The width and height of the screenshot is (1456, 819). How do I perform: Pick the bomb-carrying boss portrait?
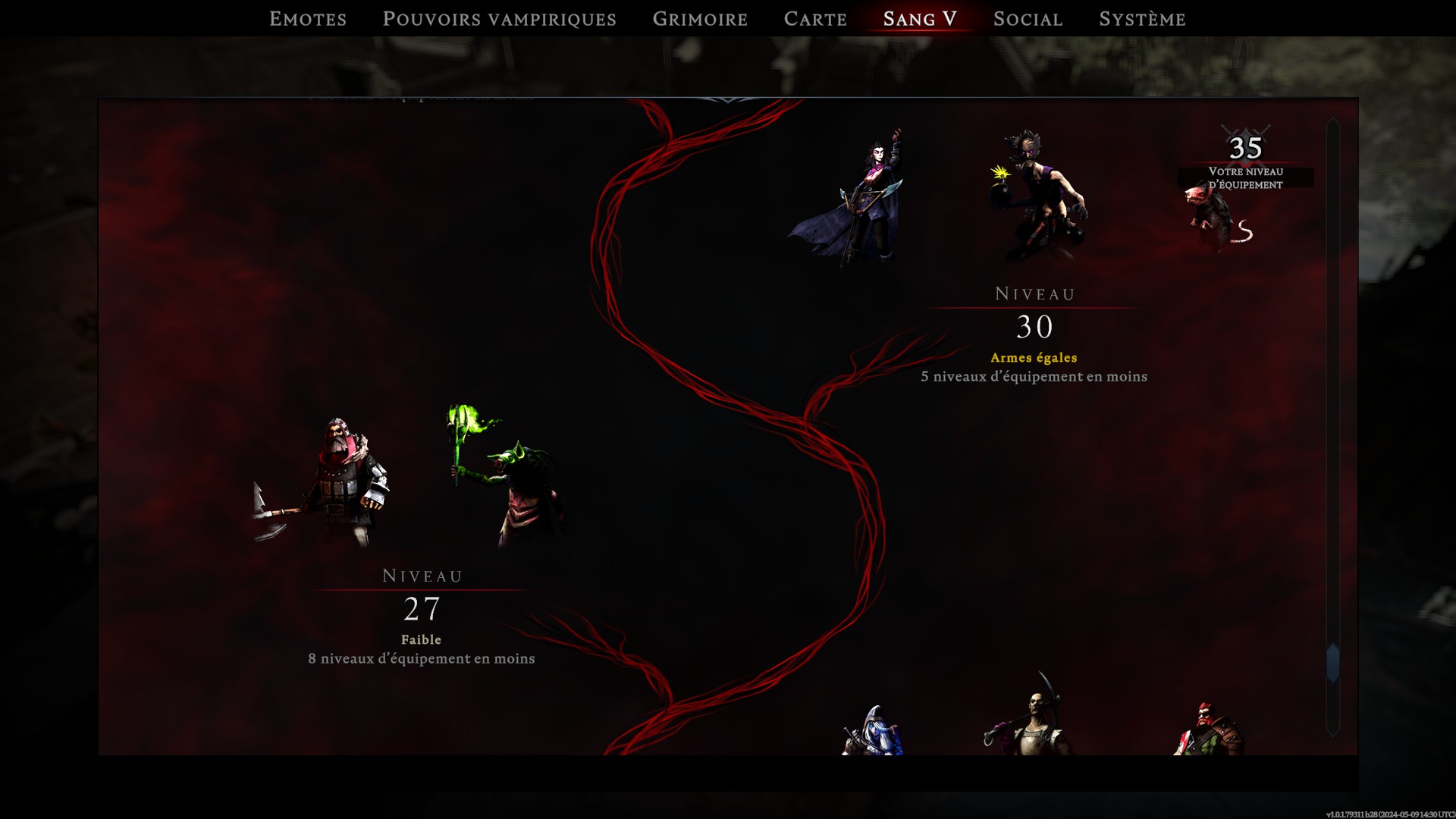coord(1037,197)
